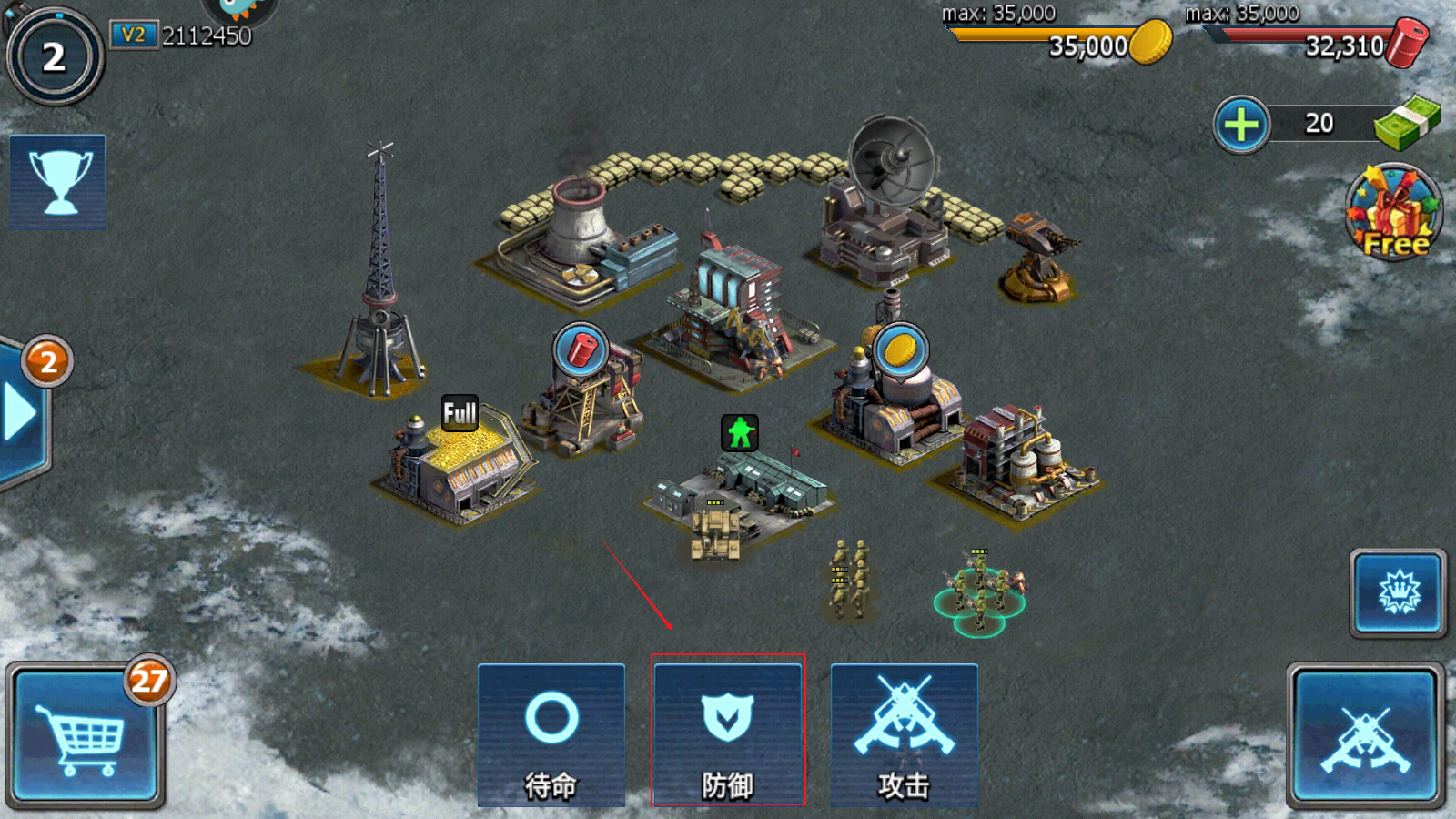This screenshot has width=1456, height=819.
Task: Tap the green soldier barracks icon
Action: tap(740, 433)
